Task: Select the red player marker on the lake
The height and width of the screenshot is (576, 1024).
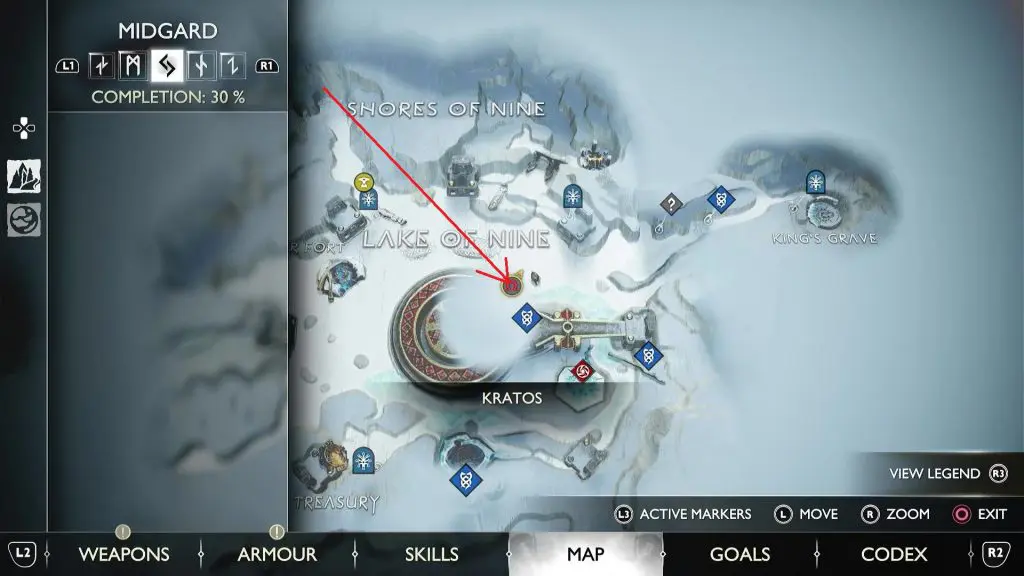Action: [x=511, y=286]
